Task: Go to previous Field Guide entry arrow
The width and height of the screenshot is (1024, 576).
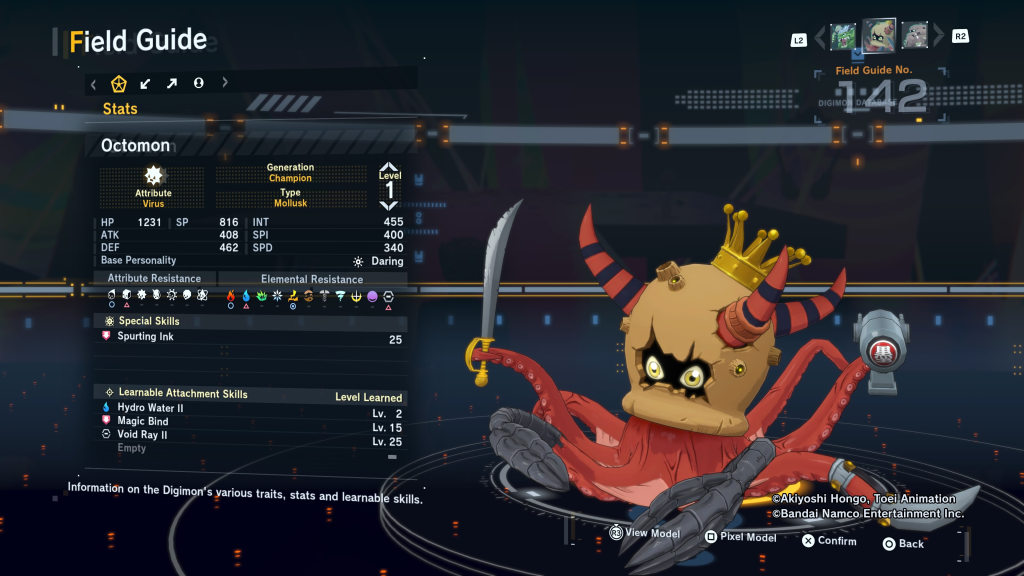Action: tap(821, 38)
